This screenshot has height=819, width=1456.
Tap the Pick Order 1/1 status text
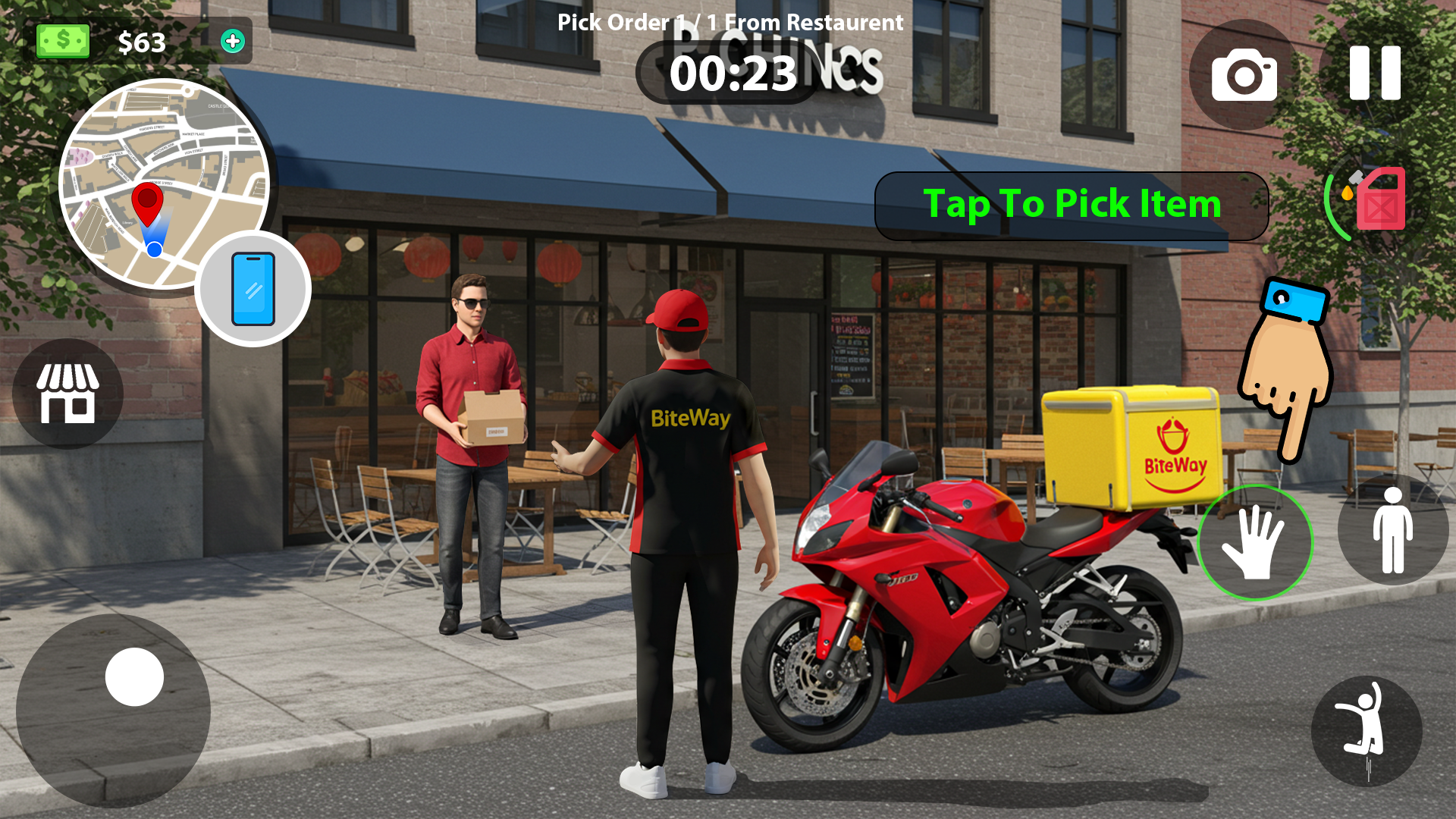coord(727,22)
